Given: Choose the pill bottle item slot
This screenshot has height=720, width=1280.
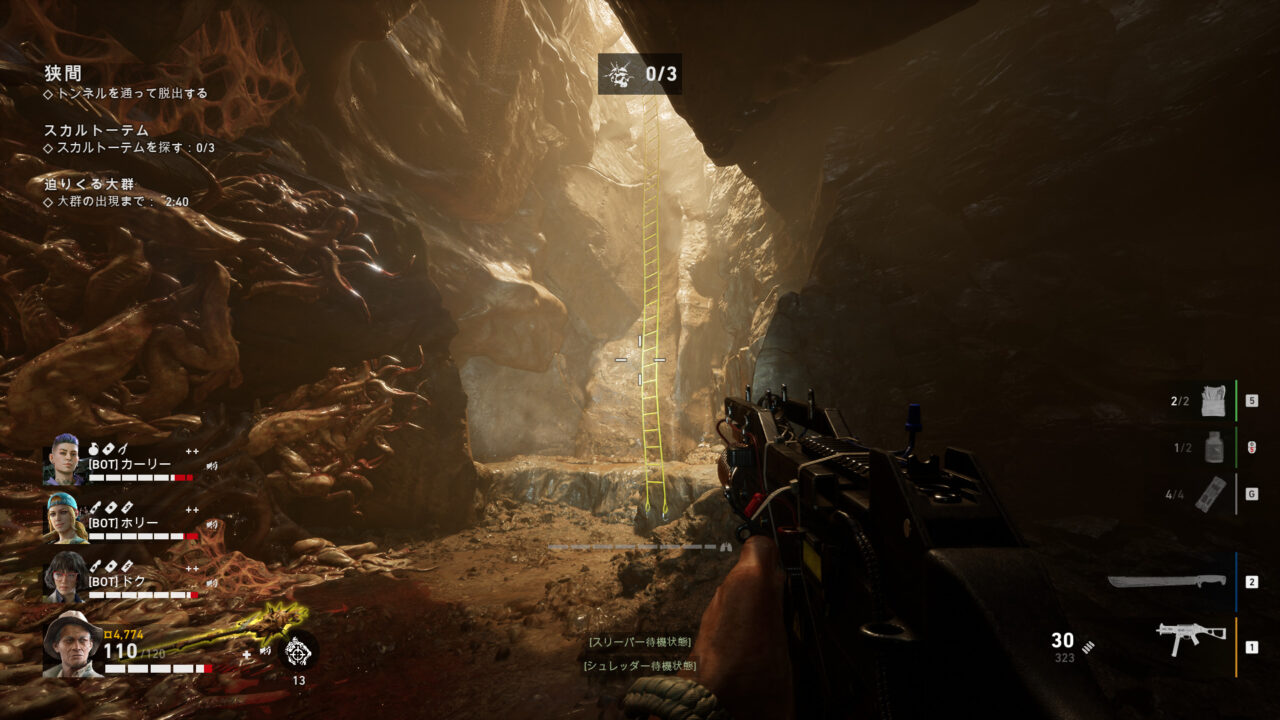Looking at the screenshot, I should [1213, 448].
